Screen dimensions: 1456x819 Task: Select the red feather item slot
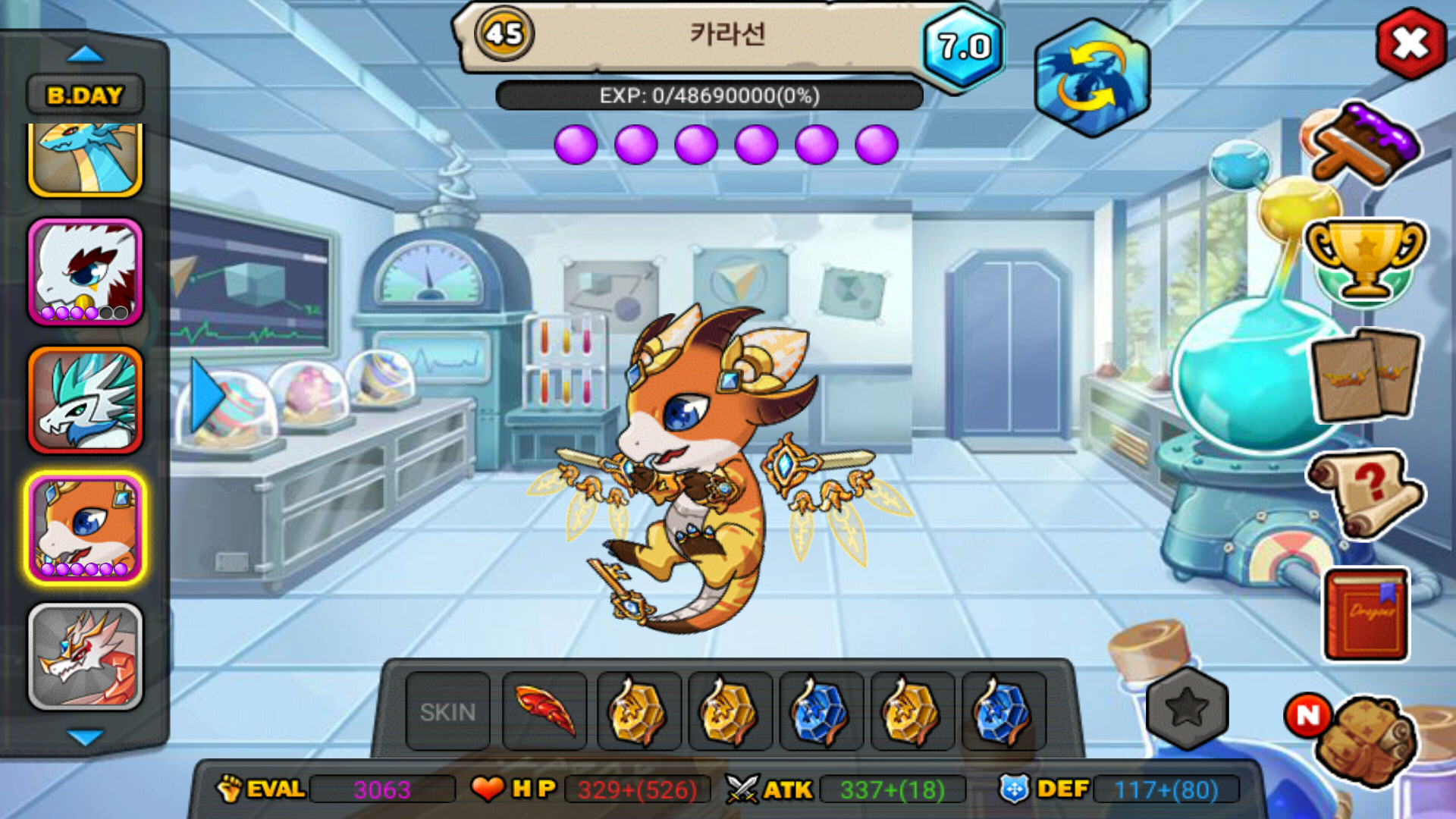coord(544,711)
